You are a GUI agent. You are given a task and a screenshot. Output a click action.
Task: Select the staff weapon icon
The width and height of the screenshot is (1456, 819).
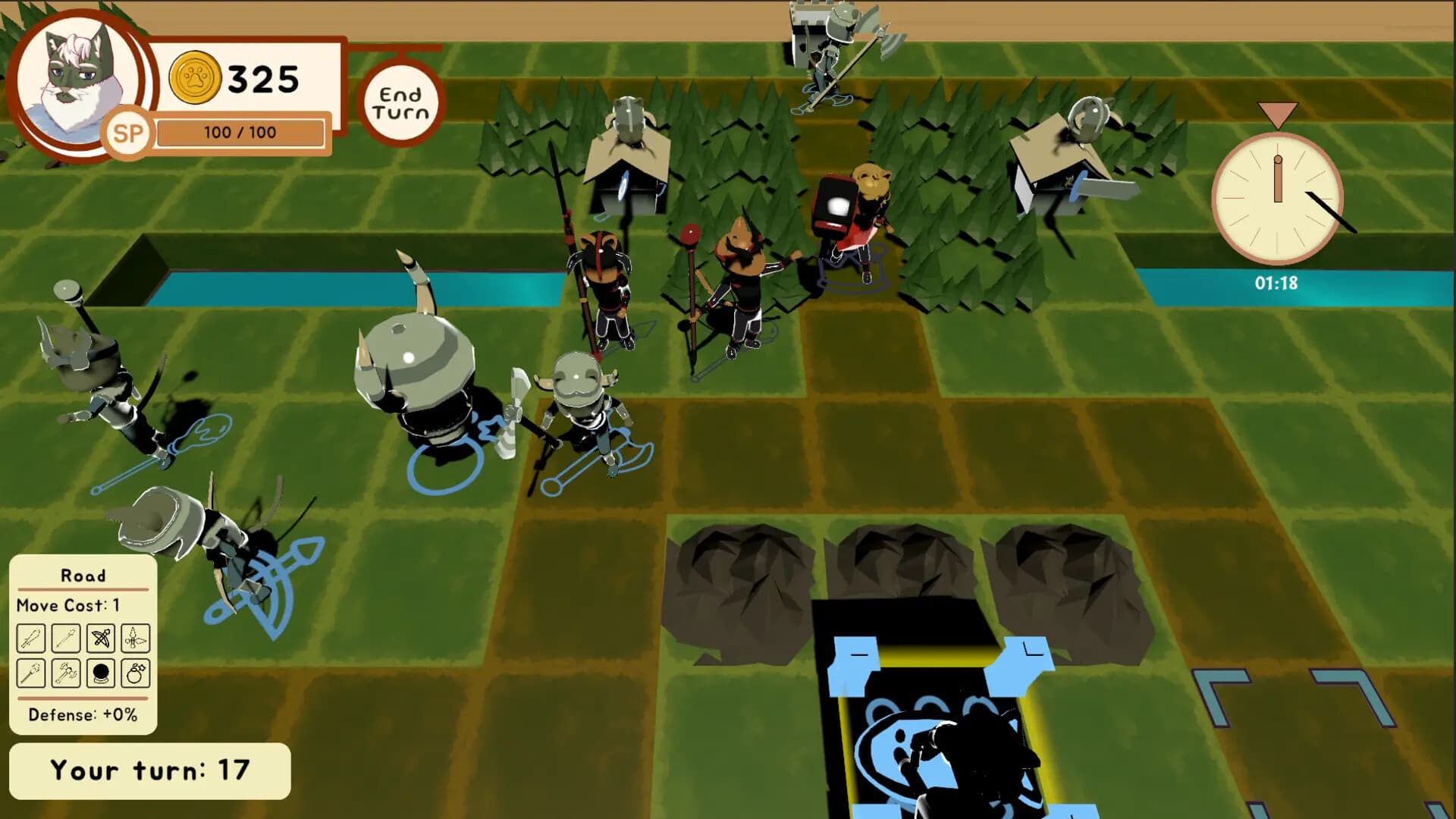pyautogui.click(x=31, y=673)
